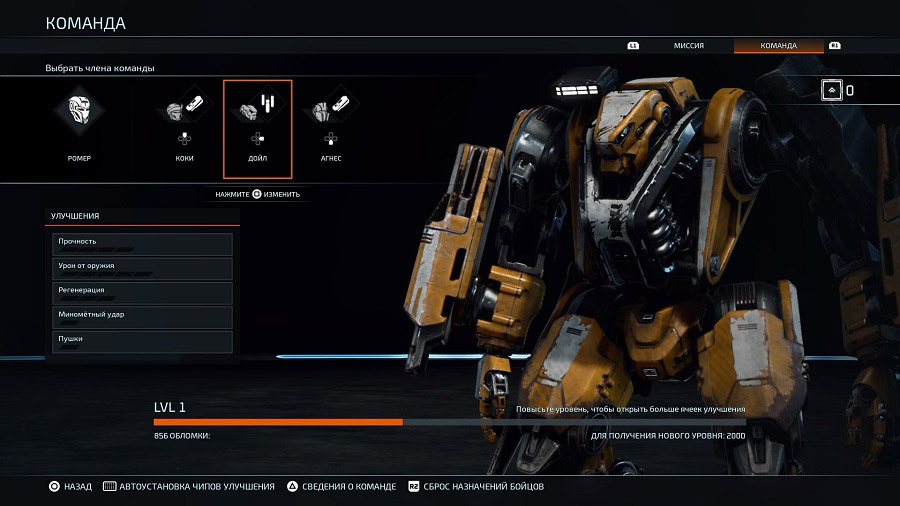Screen dimensions: 900x506
Task: Select the Пушки upgrade row
Action: pos(142,341)
